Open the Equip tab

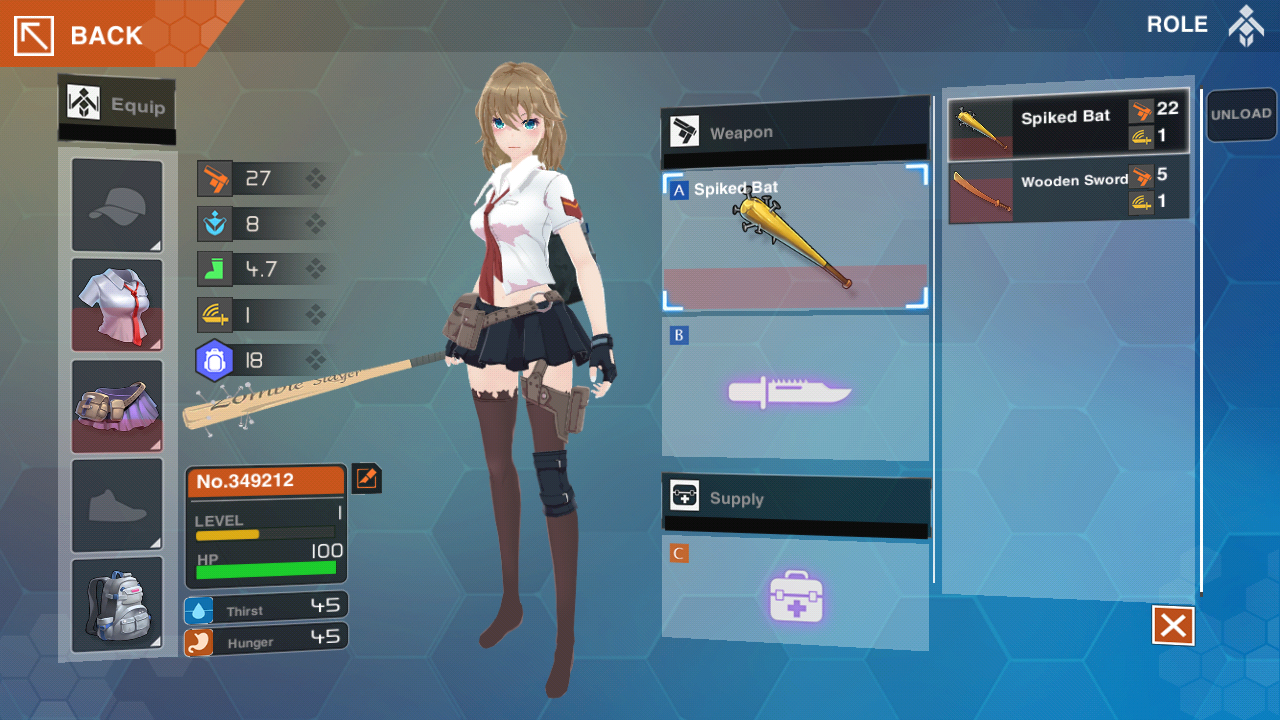click(117, 105)
